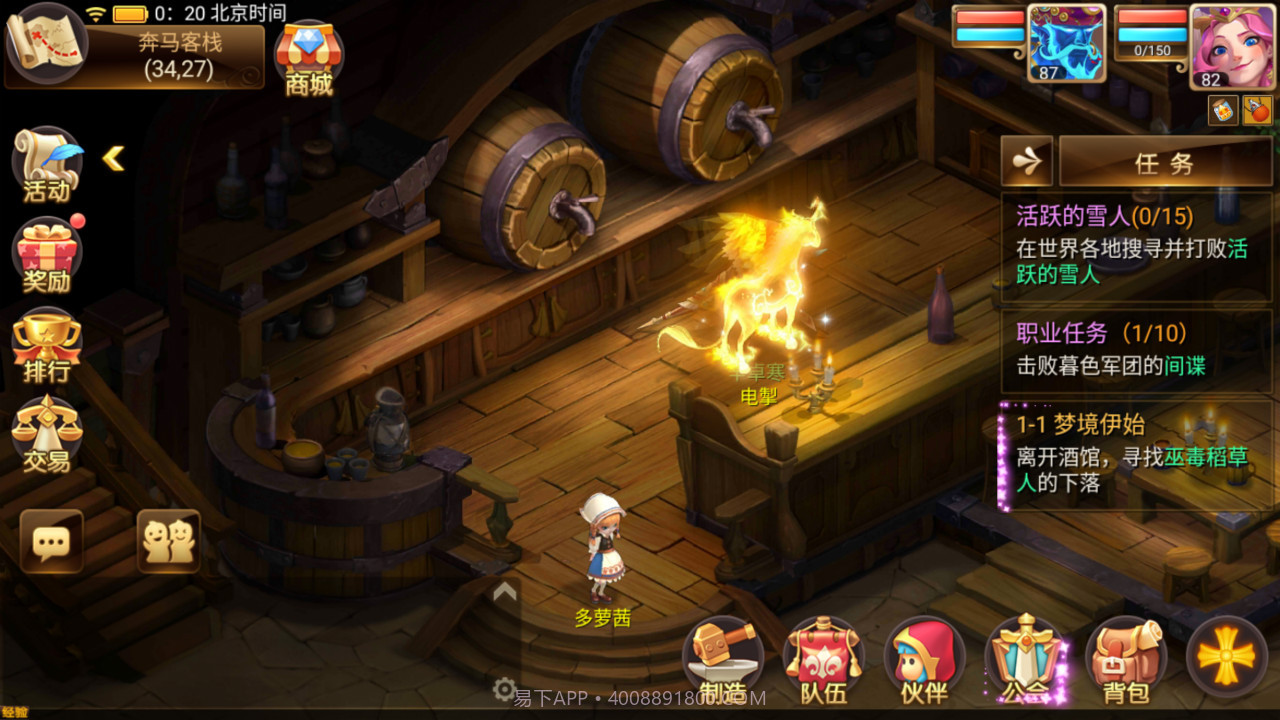Collapse the quest tracker with the feather arrow
Image resolution: width=1280 pixels, height=720 pixels.
pyautogui.click(x=1026, y=160)
